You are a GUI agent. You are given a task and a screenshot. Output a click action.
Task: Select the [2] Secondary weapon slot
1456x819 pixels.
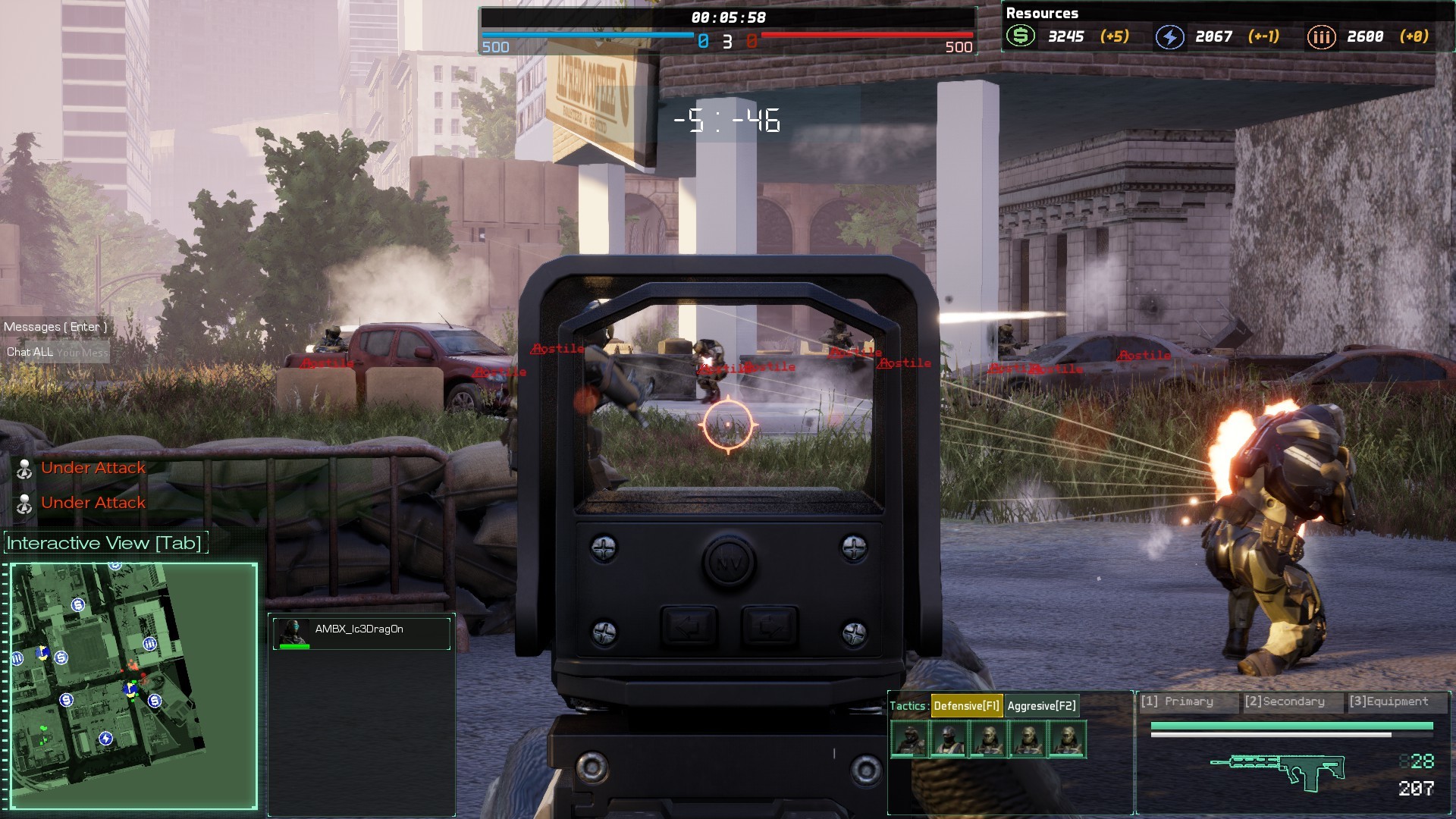1284,701
